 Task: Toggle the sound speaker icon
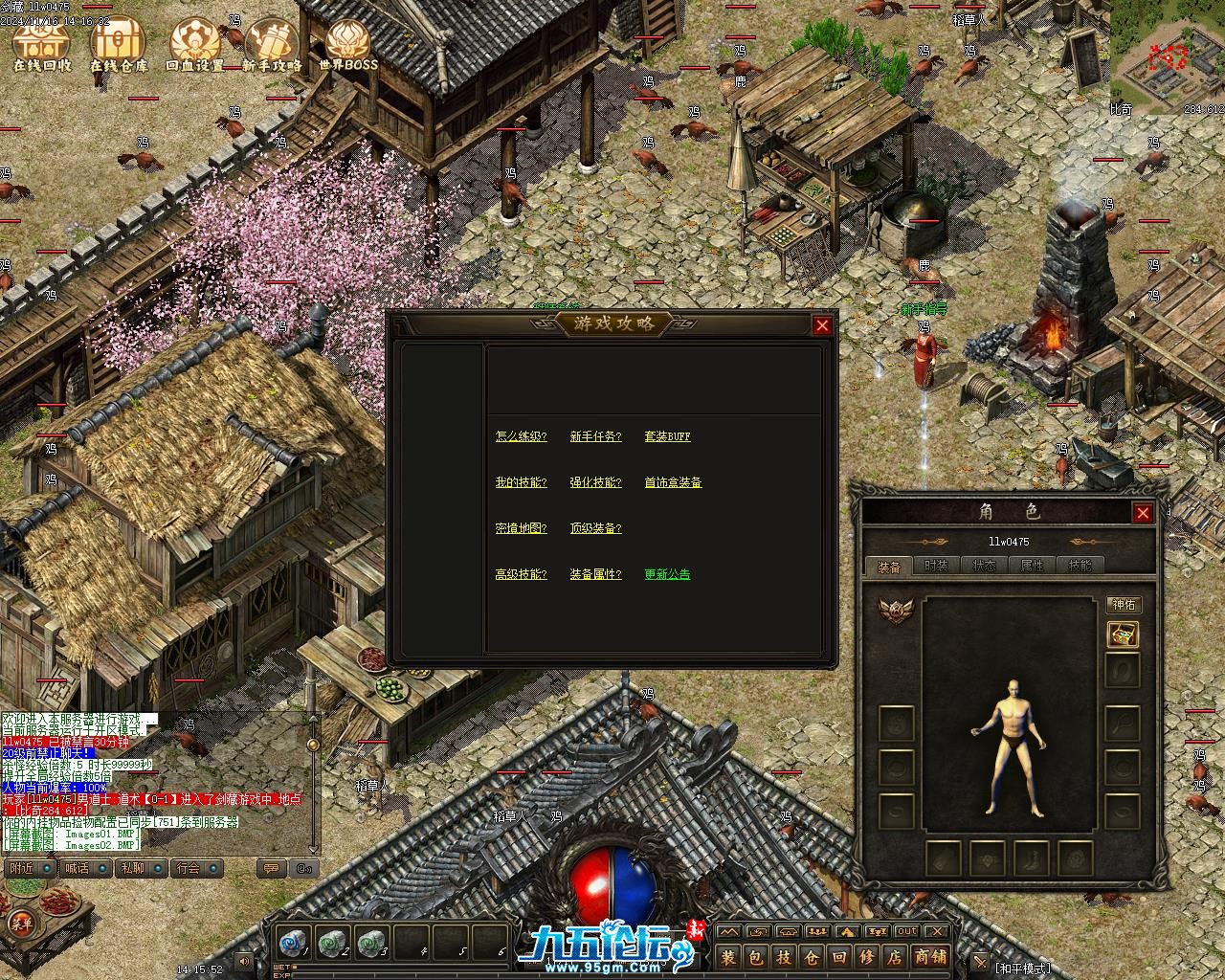245,961
